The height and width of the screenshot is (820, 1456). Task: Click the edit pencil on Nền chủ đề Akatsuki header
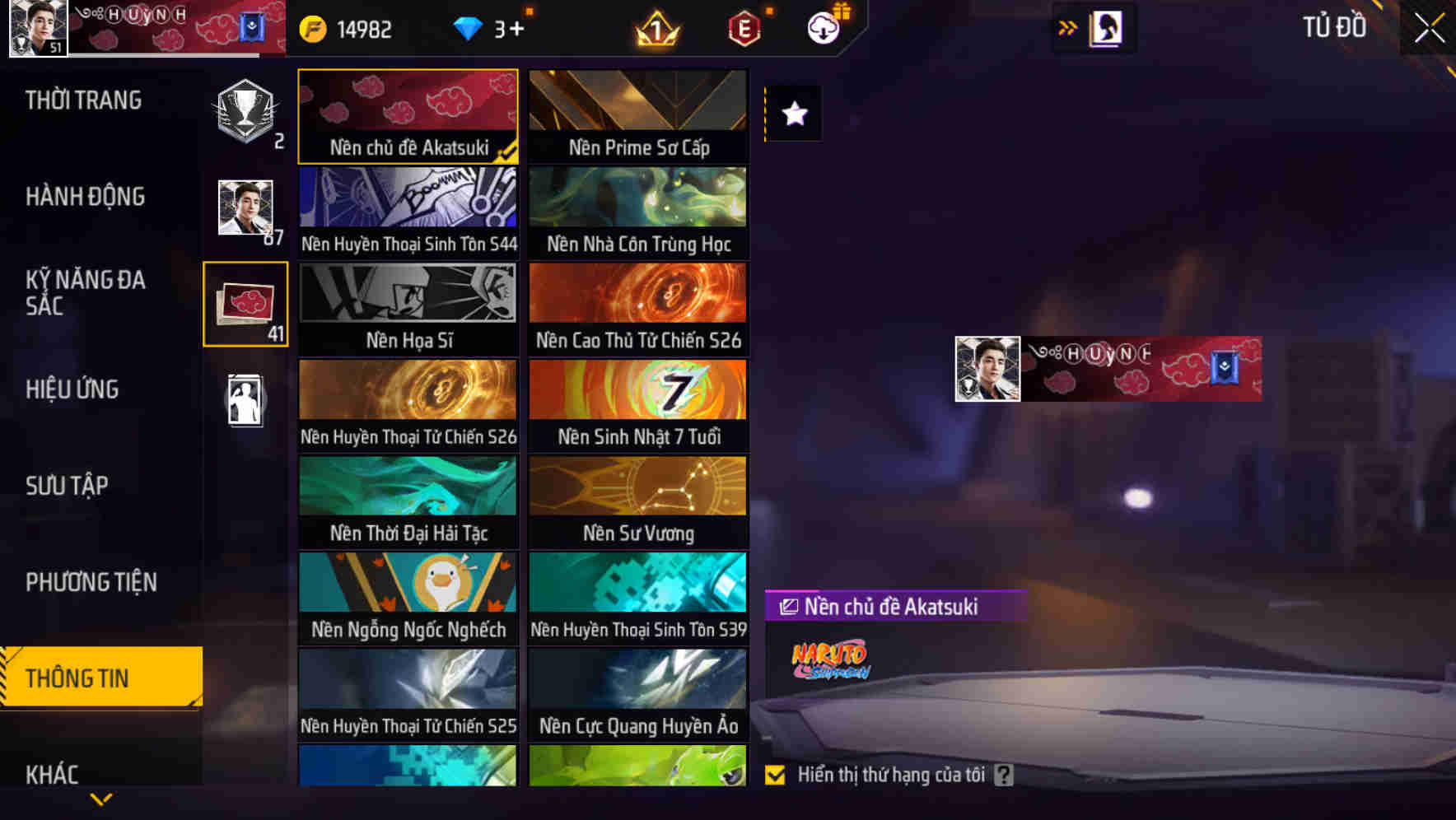pyautogui.click(x=788, y=607)
